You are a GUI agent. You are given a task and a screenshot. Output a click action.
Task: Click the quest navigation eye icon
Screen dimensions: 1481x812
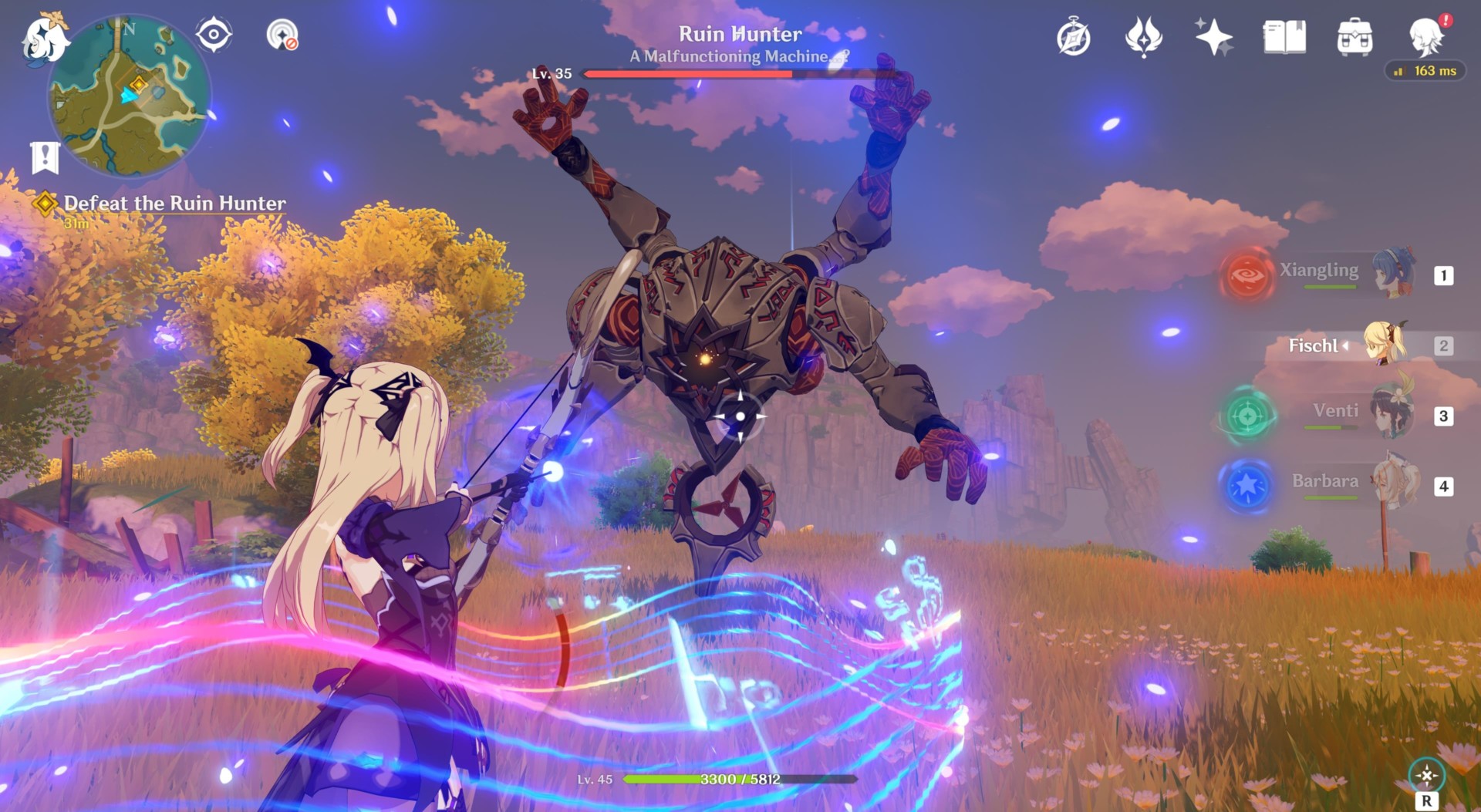pos(214,35)
